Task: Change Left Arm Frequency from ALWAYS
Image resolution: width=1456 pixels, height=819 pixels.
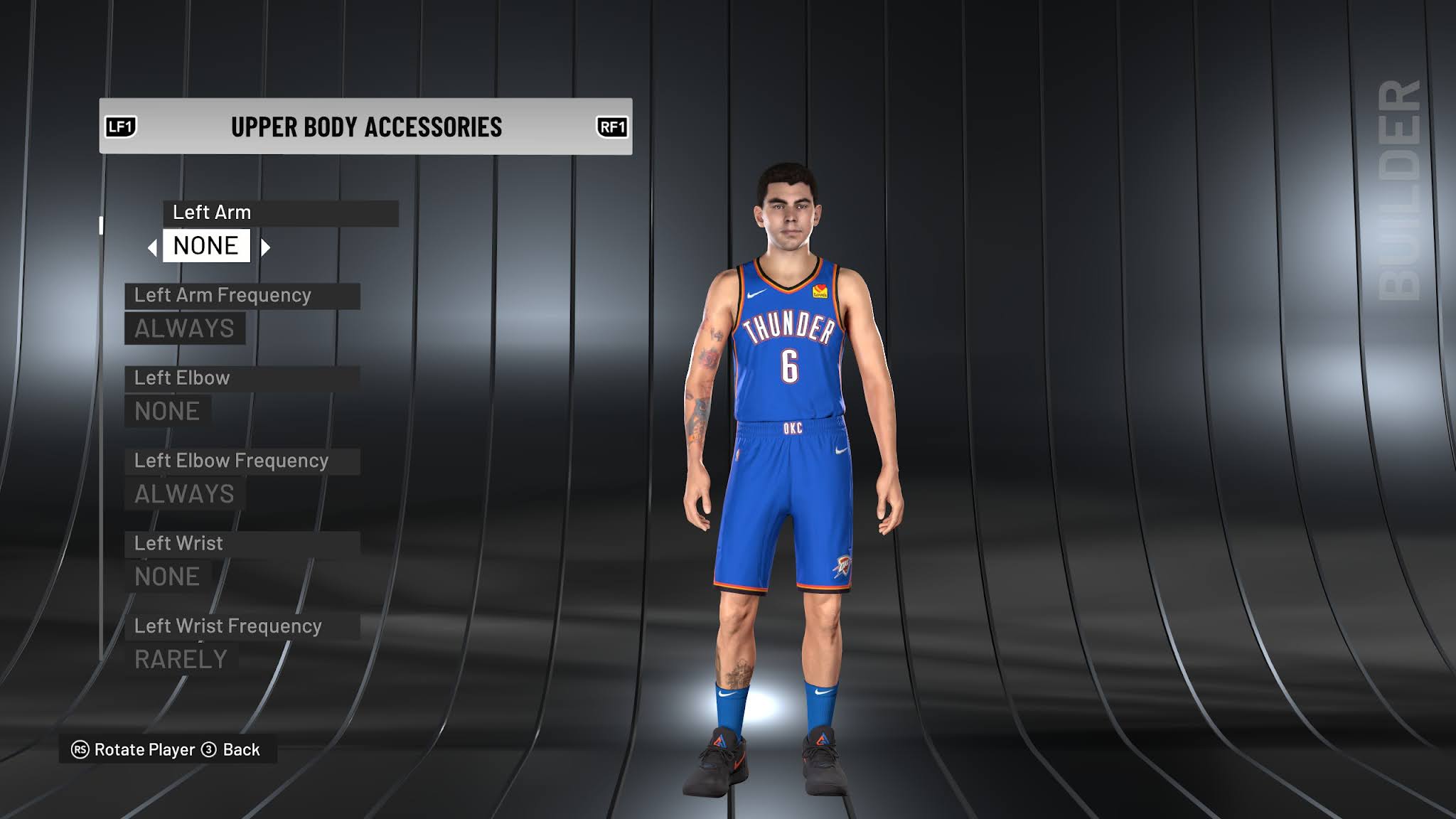Action: coord(183,328)
